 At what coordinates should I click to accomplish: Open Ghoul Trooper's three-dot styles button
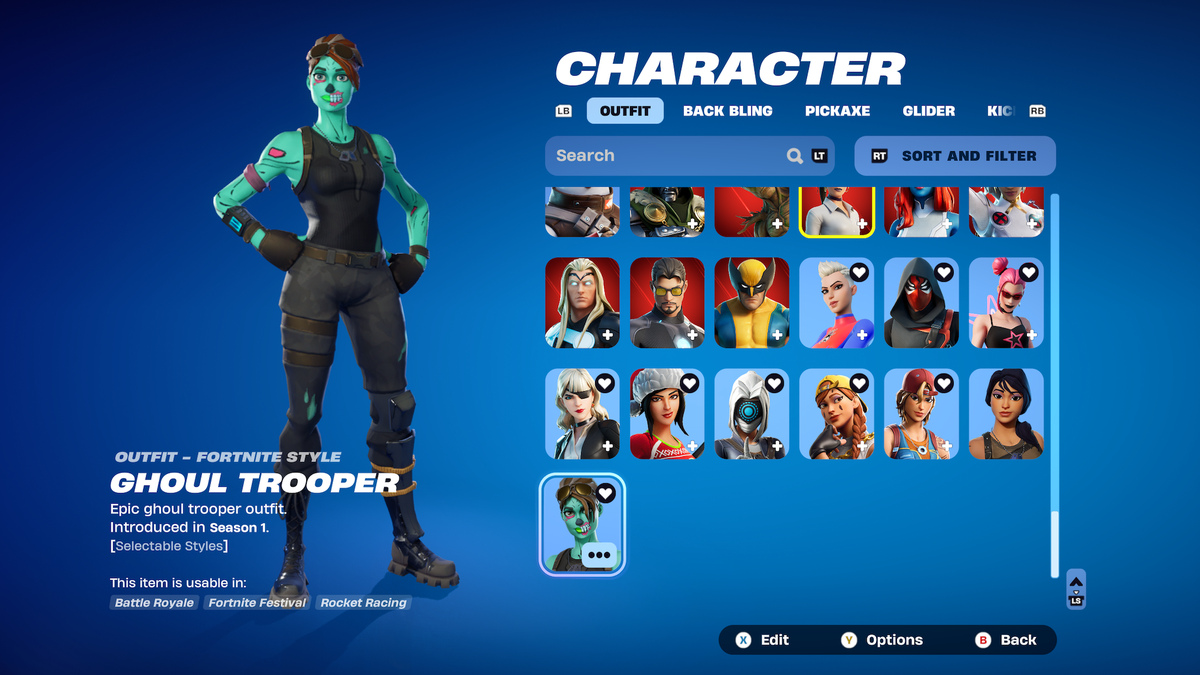pyautogui.click(x=599, y=555)
